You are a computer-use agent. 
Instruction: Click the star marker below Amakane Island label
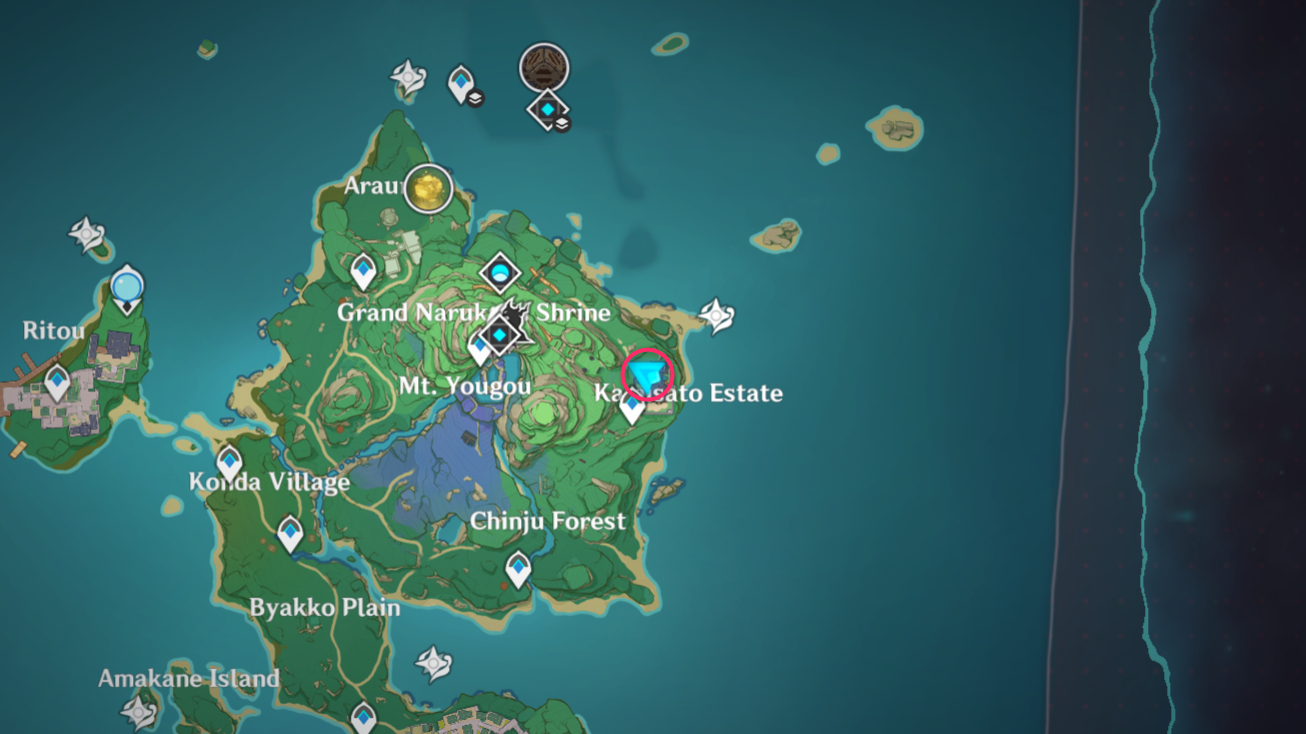click(138, 711)
